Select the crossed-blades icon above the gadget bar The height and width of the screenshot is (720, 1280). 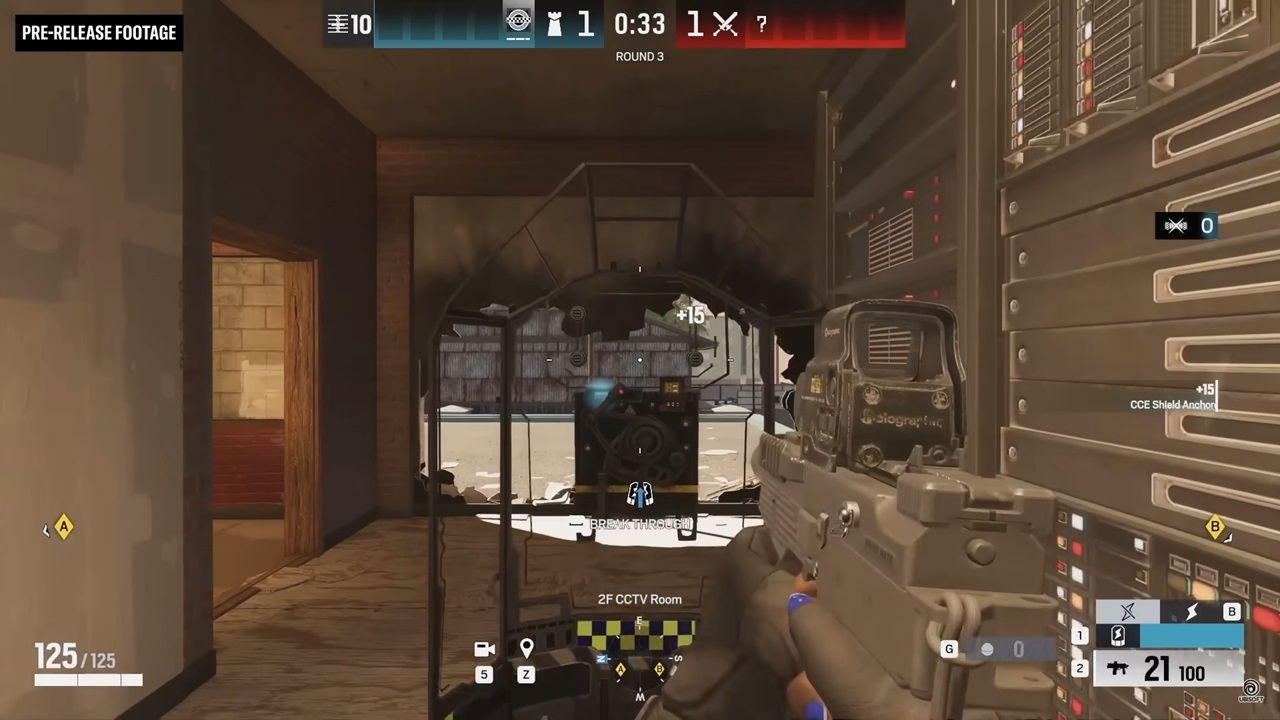[x=1128, y=612]
